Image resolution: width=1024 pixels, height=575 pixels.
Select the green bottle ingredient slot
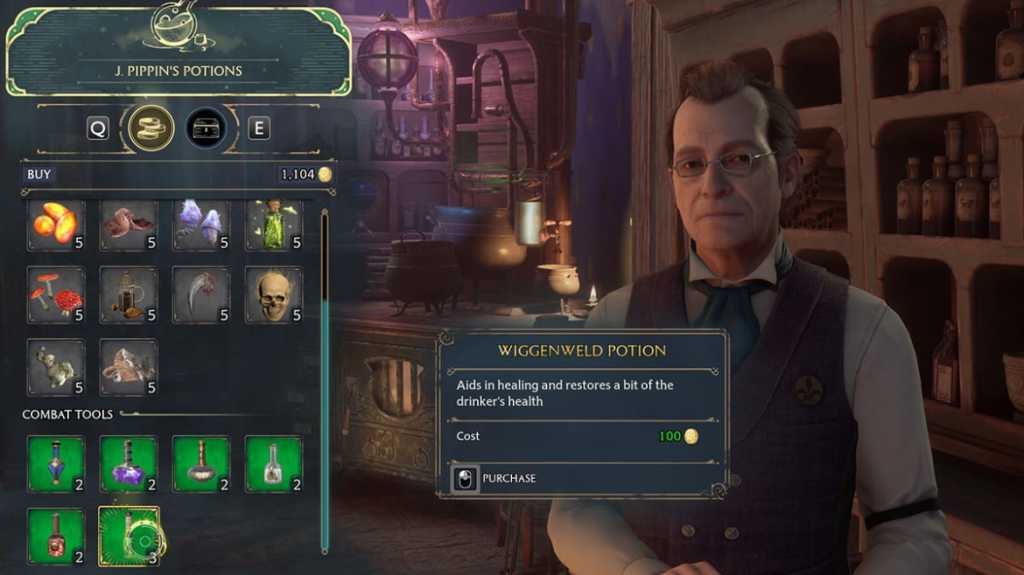pos(274,225)
